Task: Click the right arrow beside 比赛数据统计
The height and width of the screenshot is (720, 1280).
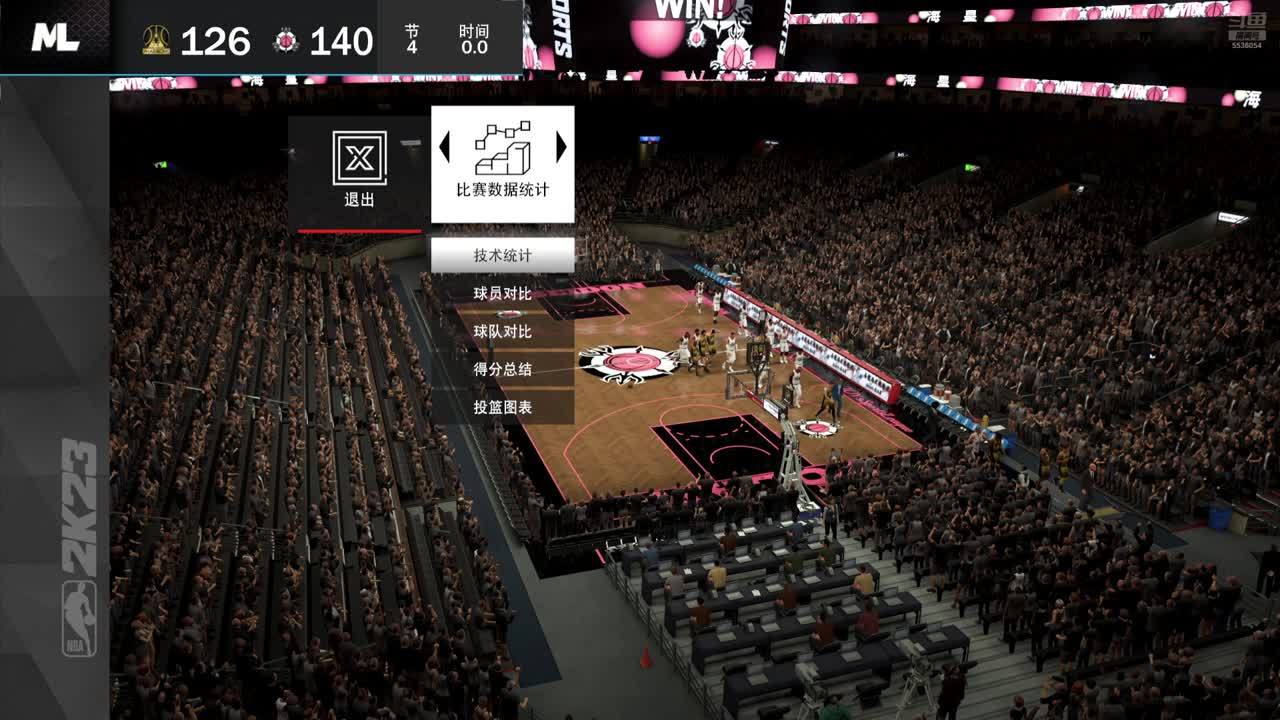Action: [x=561, y=148]
